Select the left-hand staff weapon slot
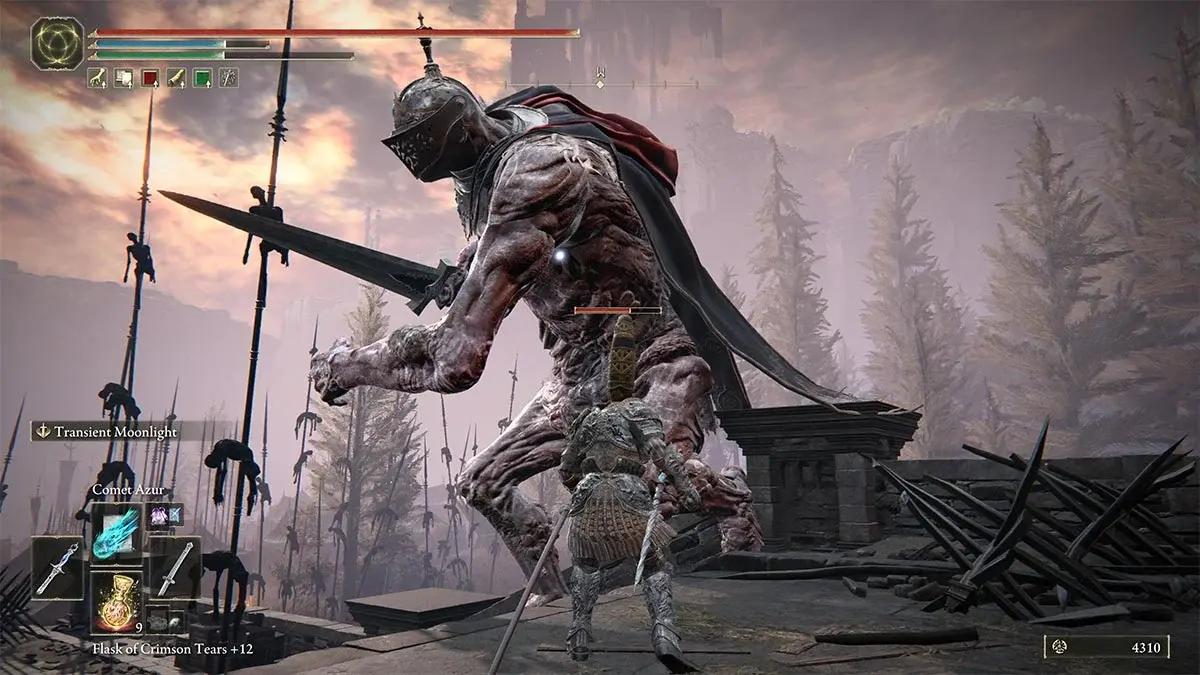 [59, 566]
